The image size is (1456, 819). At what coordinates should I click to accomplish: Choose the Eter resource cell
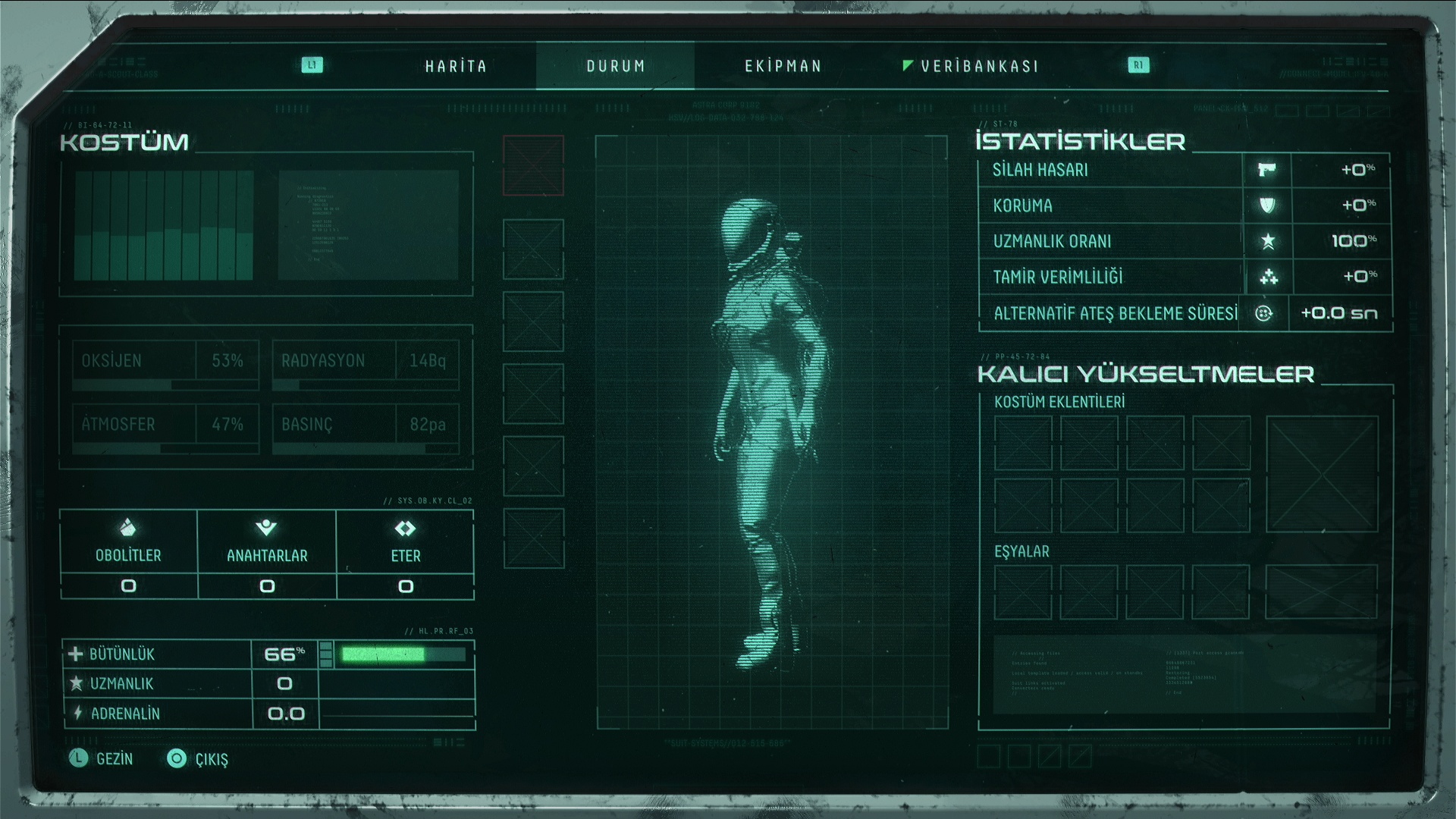point(406,554)
